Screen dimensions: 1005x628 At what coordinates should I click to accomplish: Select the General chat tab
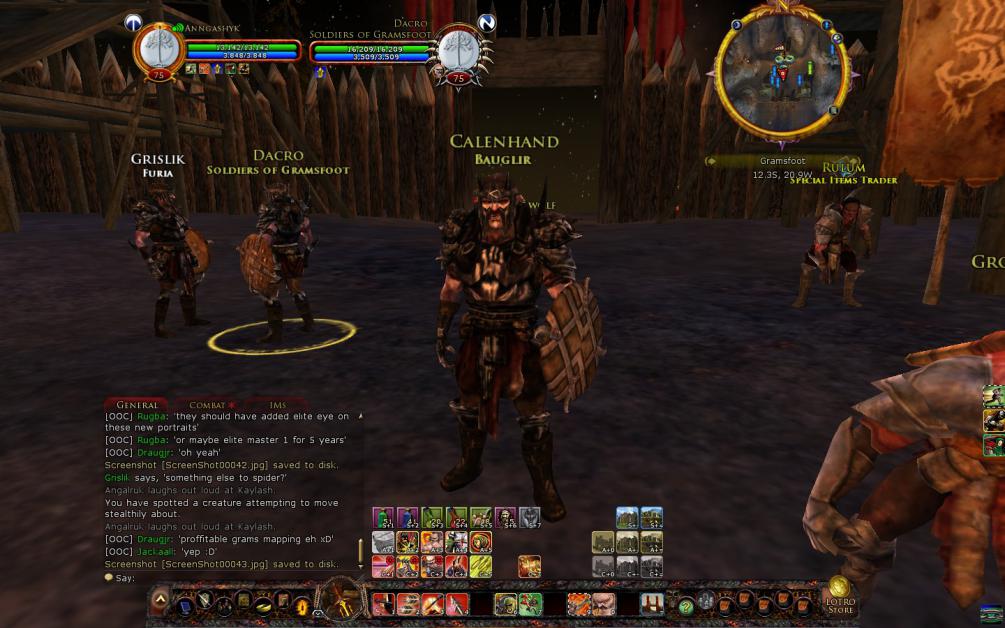135,405
